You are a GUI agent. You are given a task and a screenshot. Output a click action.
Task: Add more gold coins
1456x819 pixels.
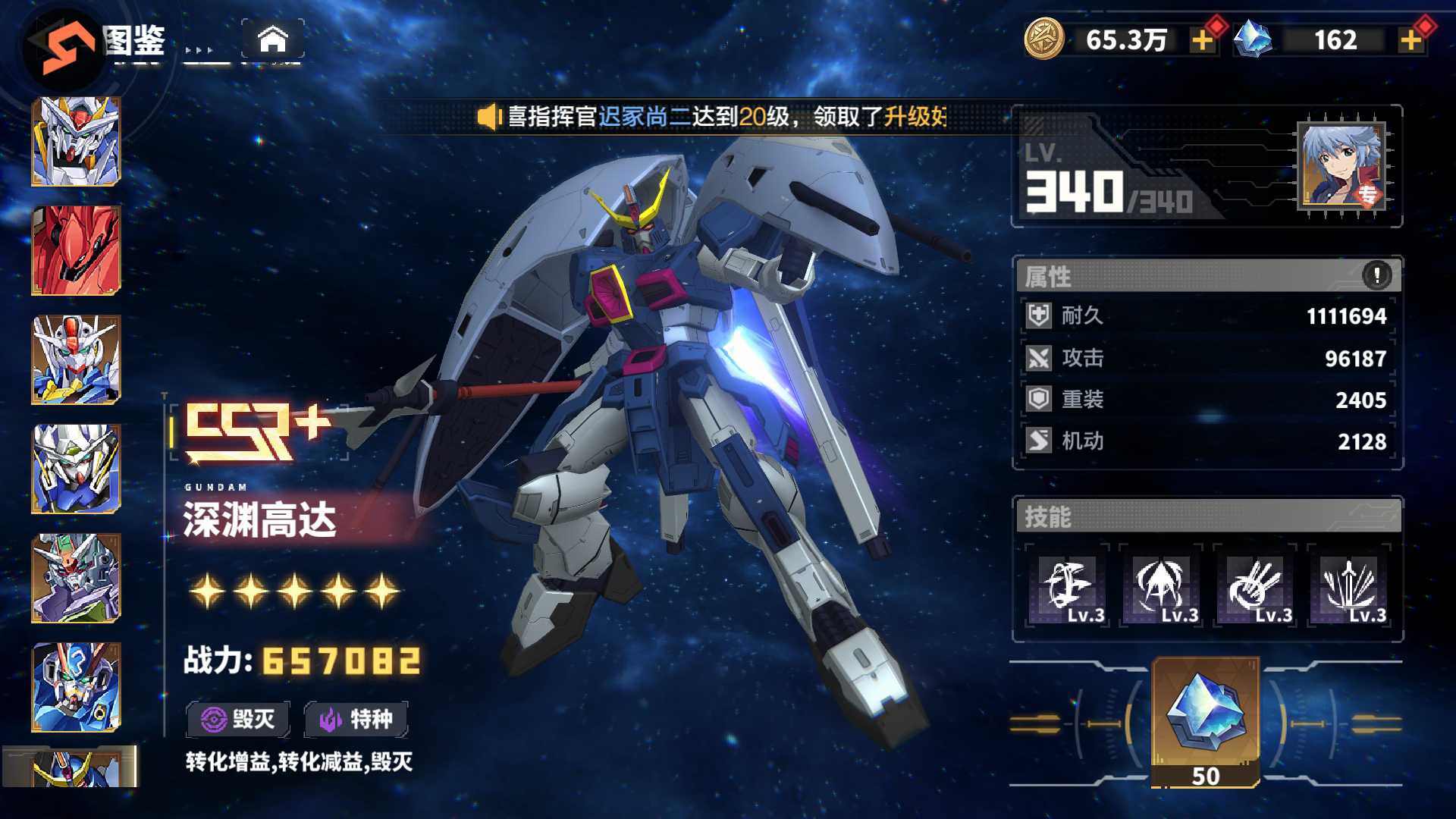tap(1202, 40)
